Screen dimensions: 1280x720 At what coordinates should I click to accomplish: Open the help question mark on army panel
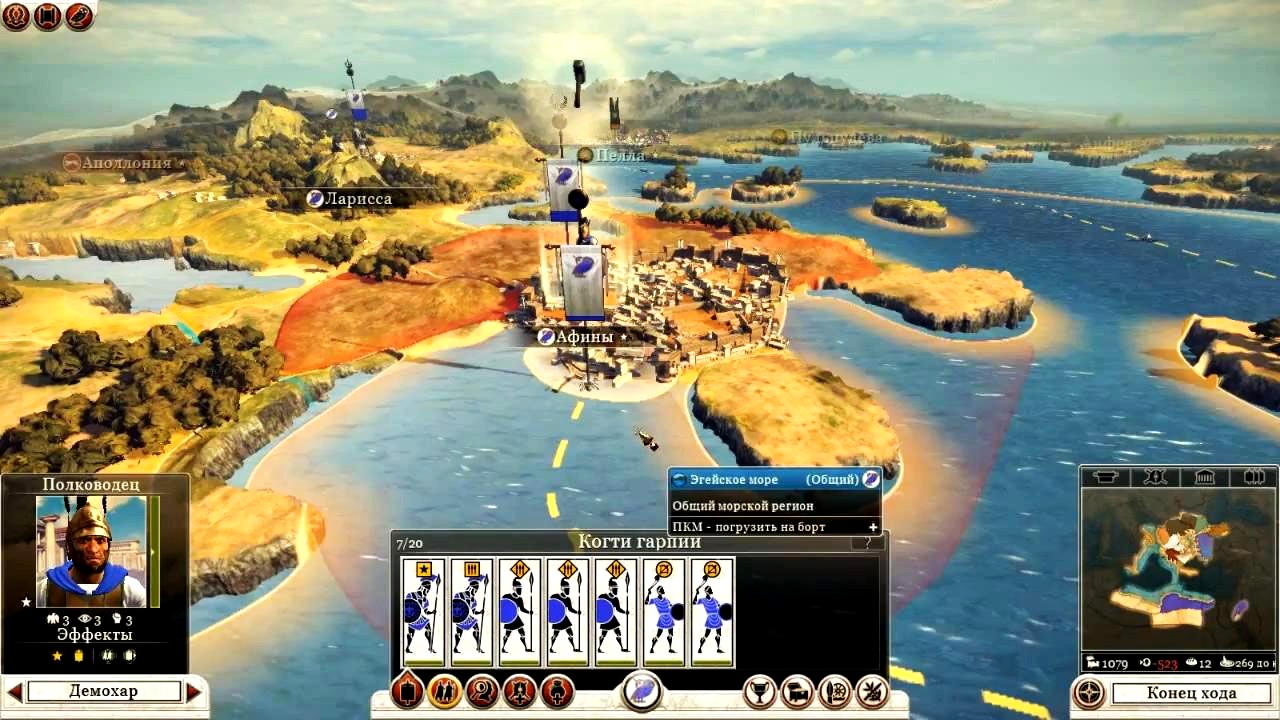coord(867,543)
